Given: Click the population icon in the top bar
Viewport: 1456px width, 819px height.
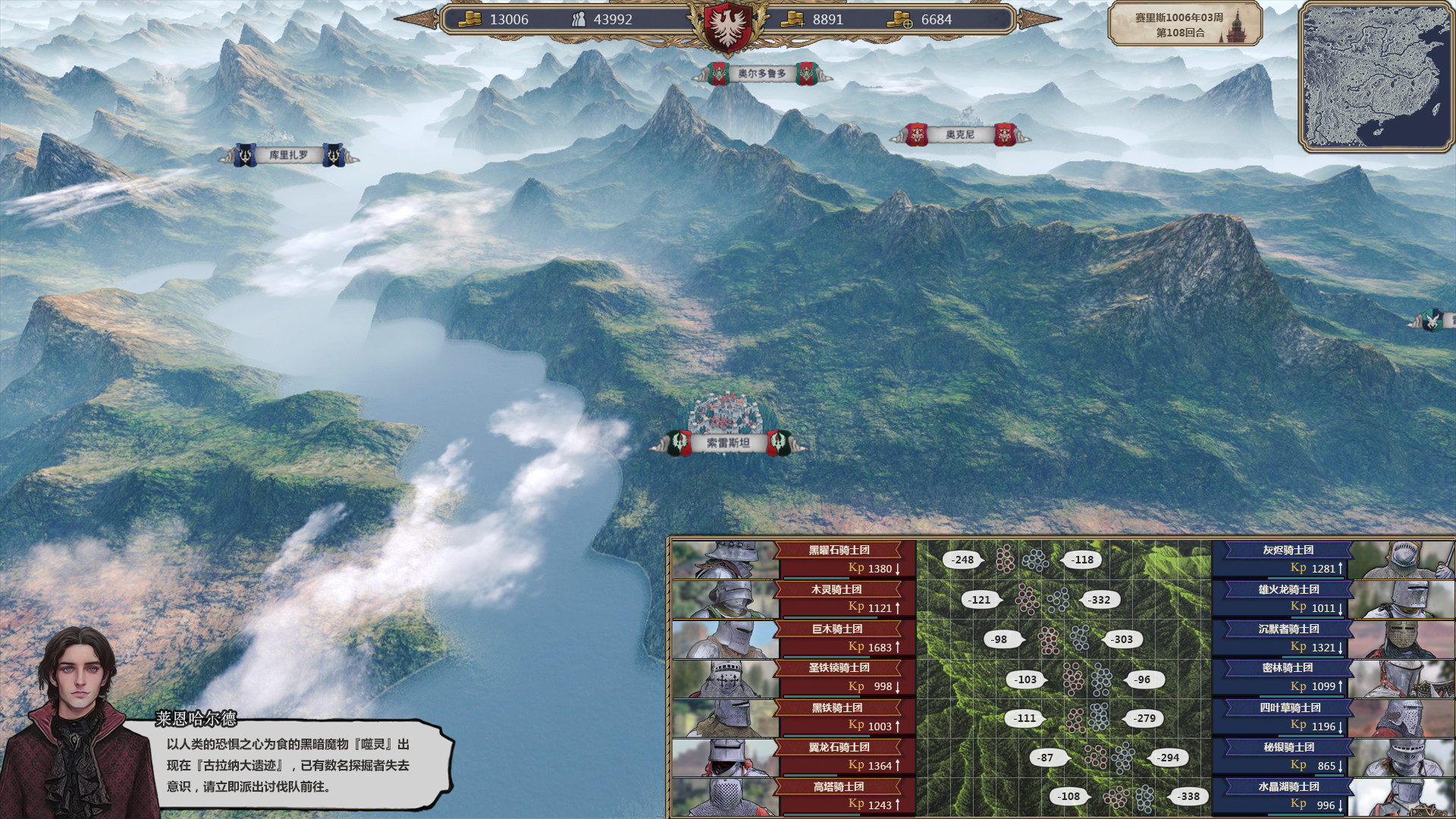Looking at the screenshot, I should (x=581, y=20).
